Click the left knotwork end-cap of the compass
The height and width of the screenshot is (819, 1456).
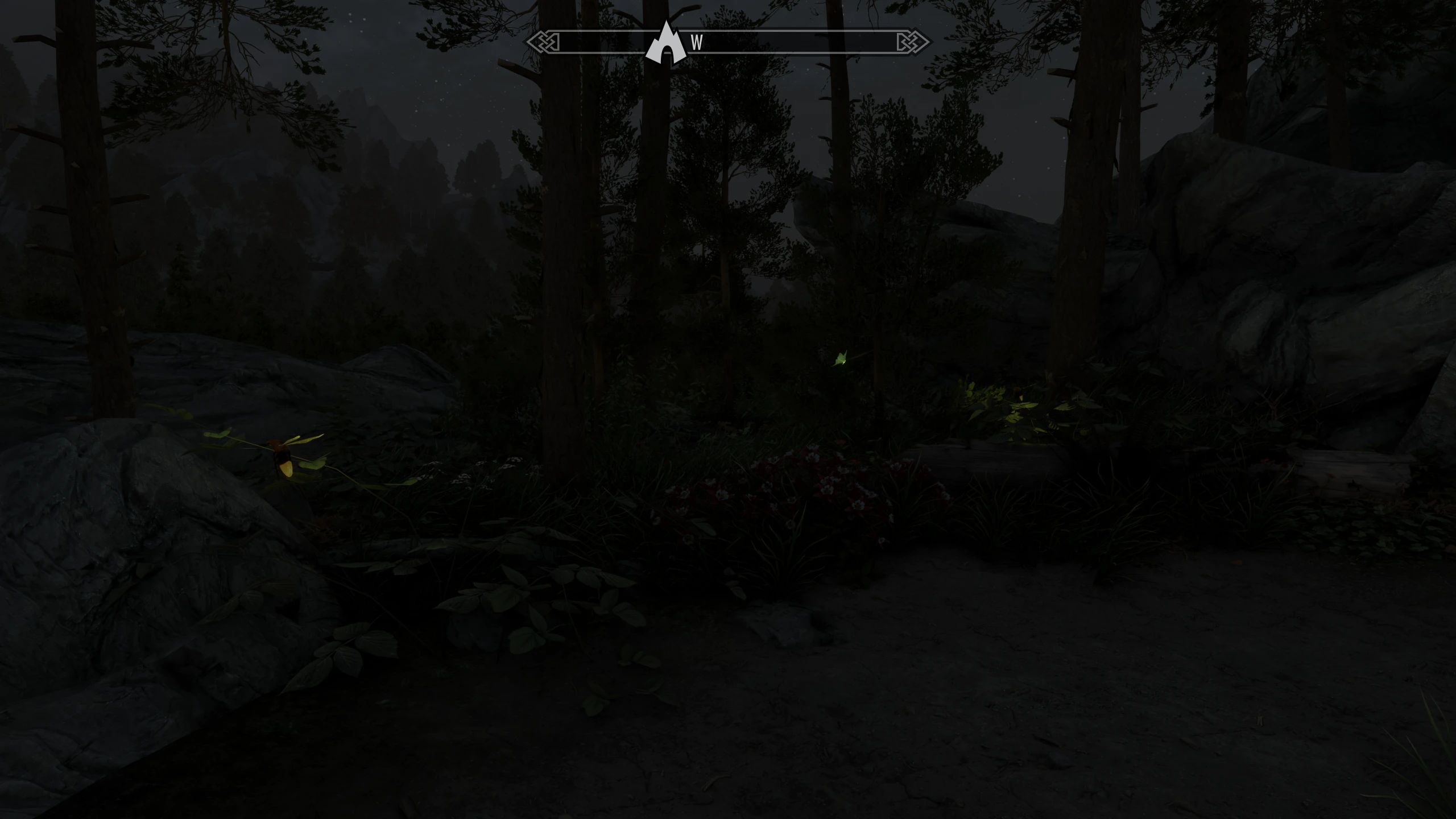[544, 42]
